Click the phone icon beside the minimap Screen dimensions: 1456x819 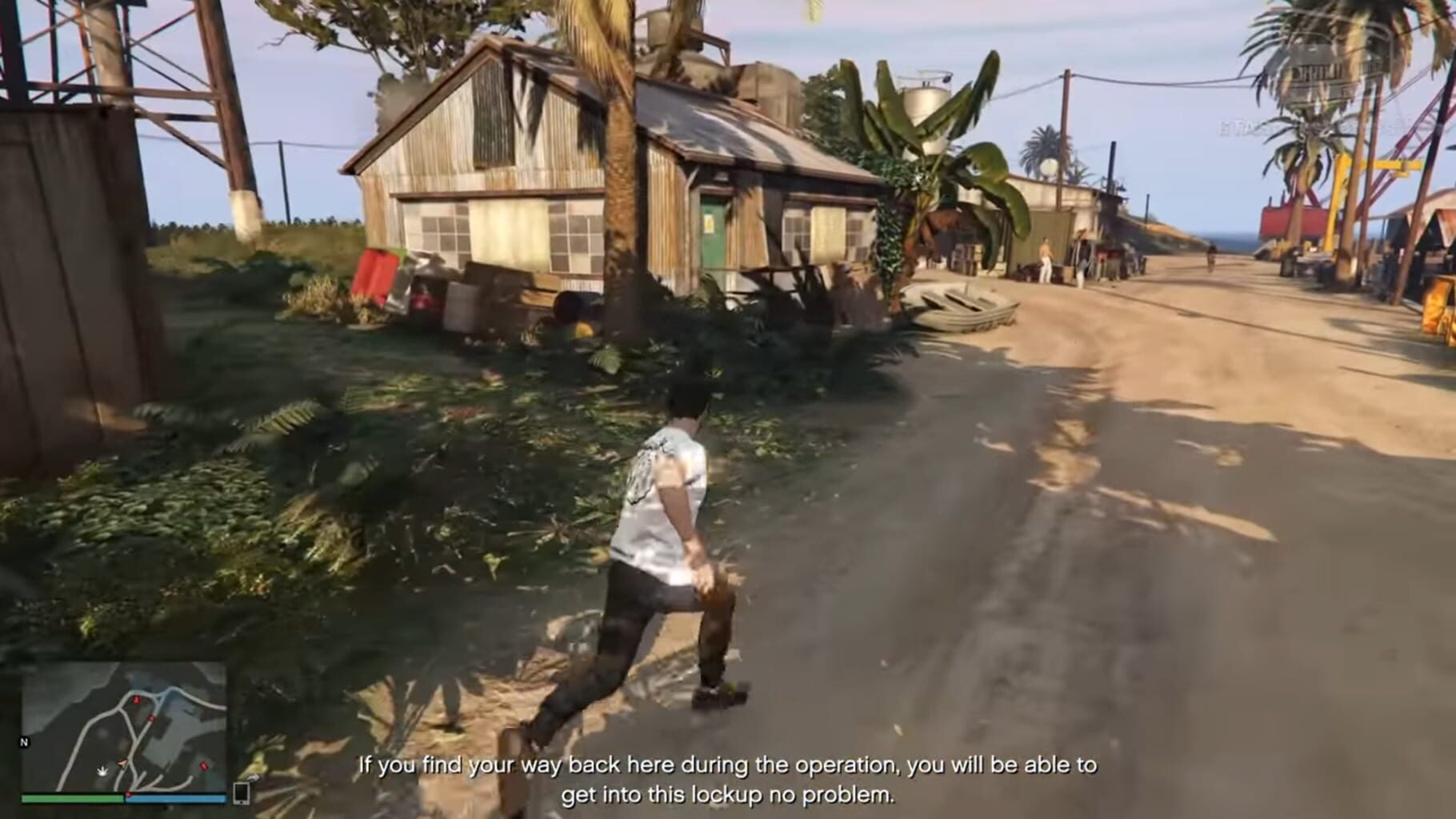(242, 793)
